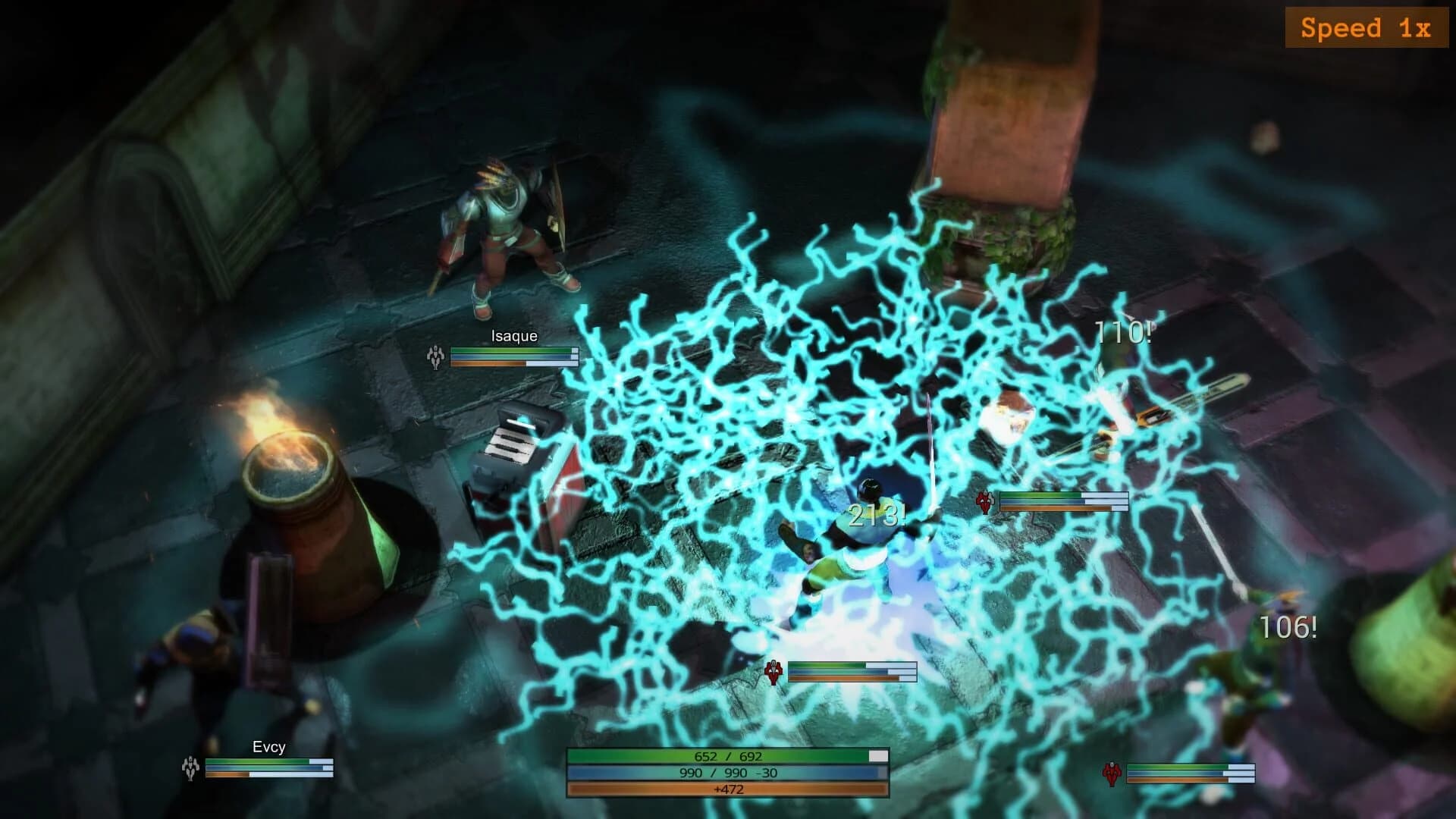This screenshot has width=1456, height=819.
Task: Select the Isaque name label
Action: coord(513,335)
